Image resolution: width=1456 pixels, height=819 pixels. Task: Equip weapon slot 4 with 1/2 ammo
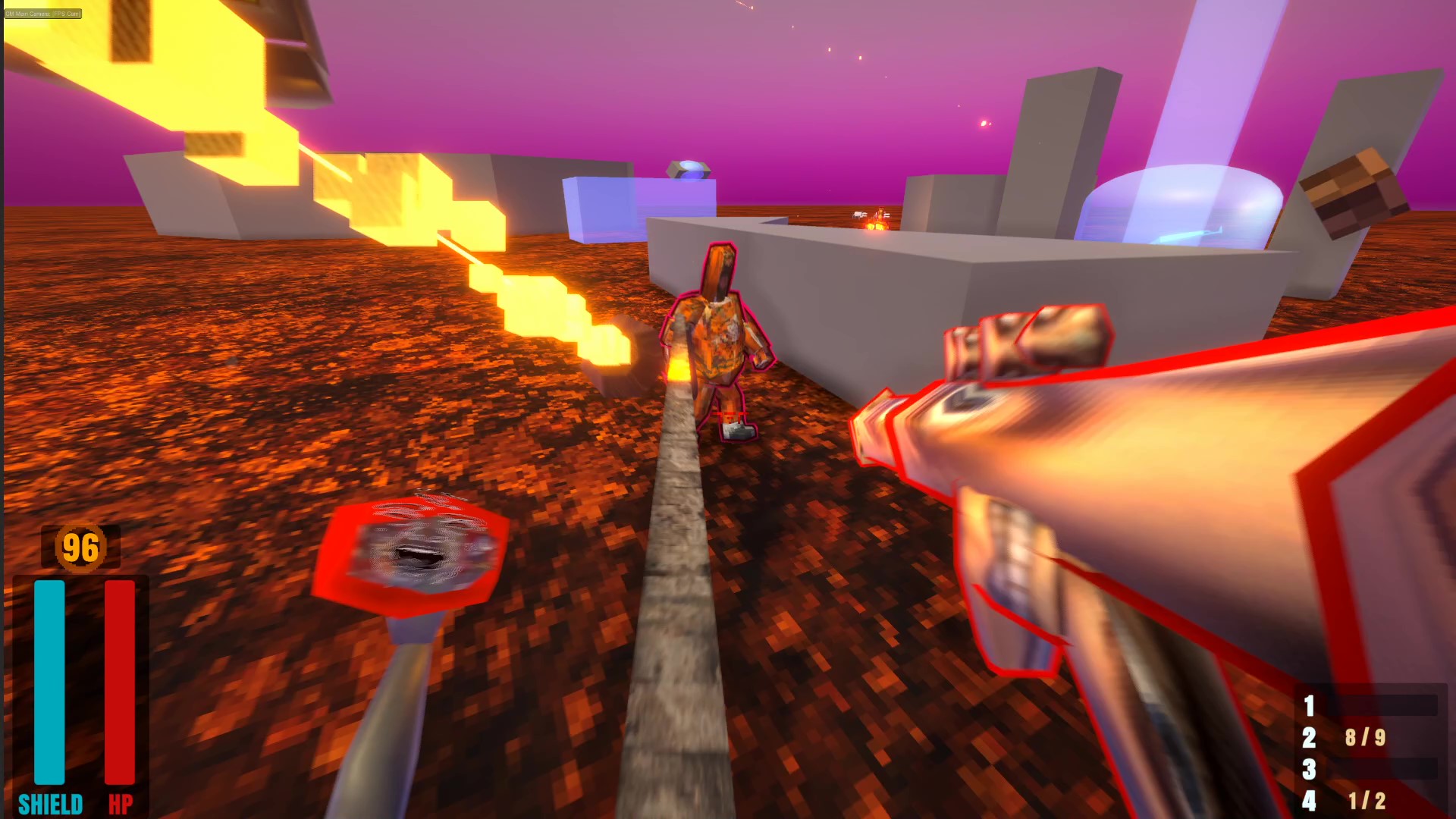pyautogui.click(x=1310, y=801)
